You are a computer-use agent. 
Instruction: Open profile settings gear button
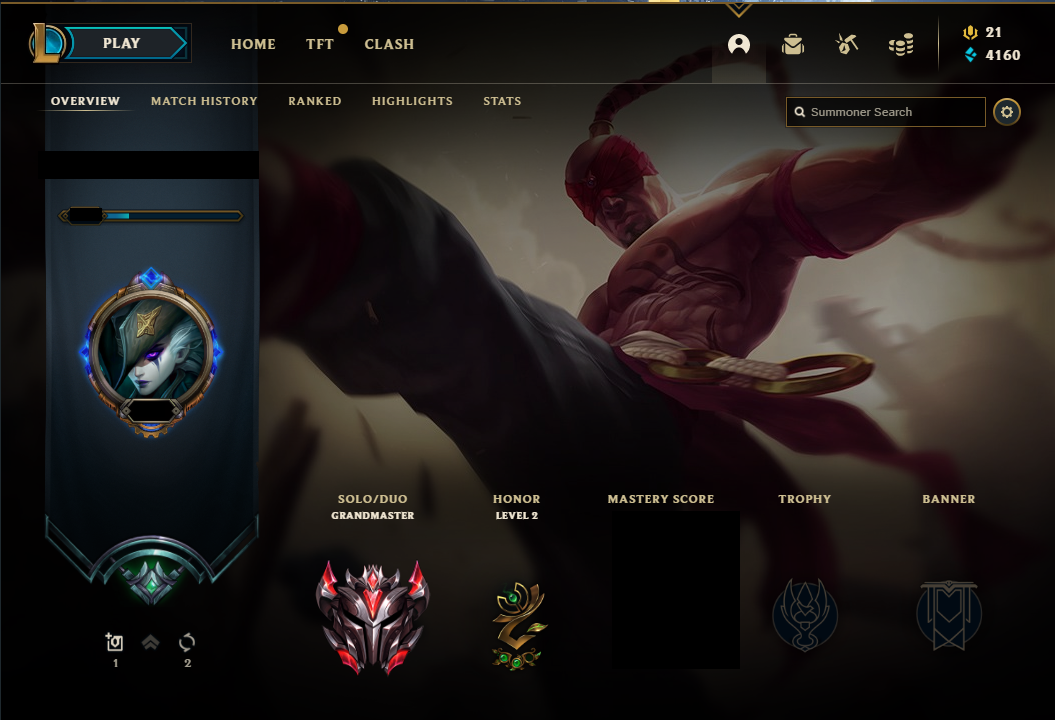click(1007, 112)
